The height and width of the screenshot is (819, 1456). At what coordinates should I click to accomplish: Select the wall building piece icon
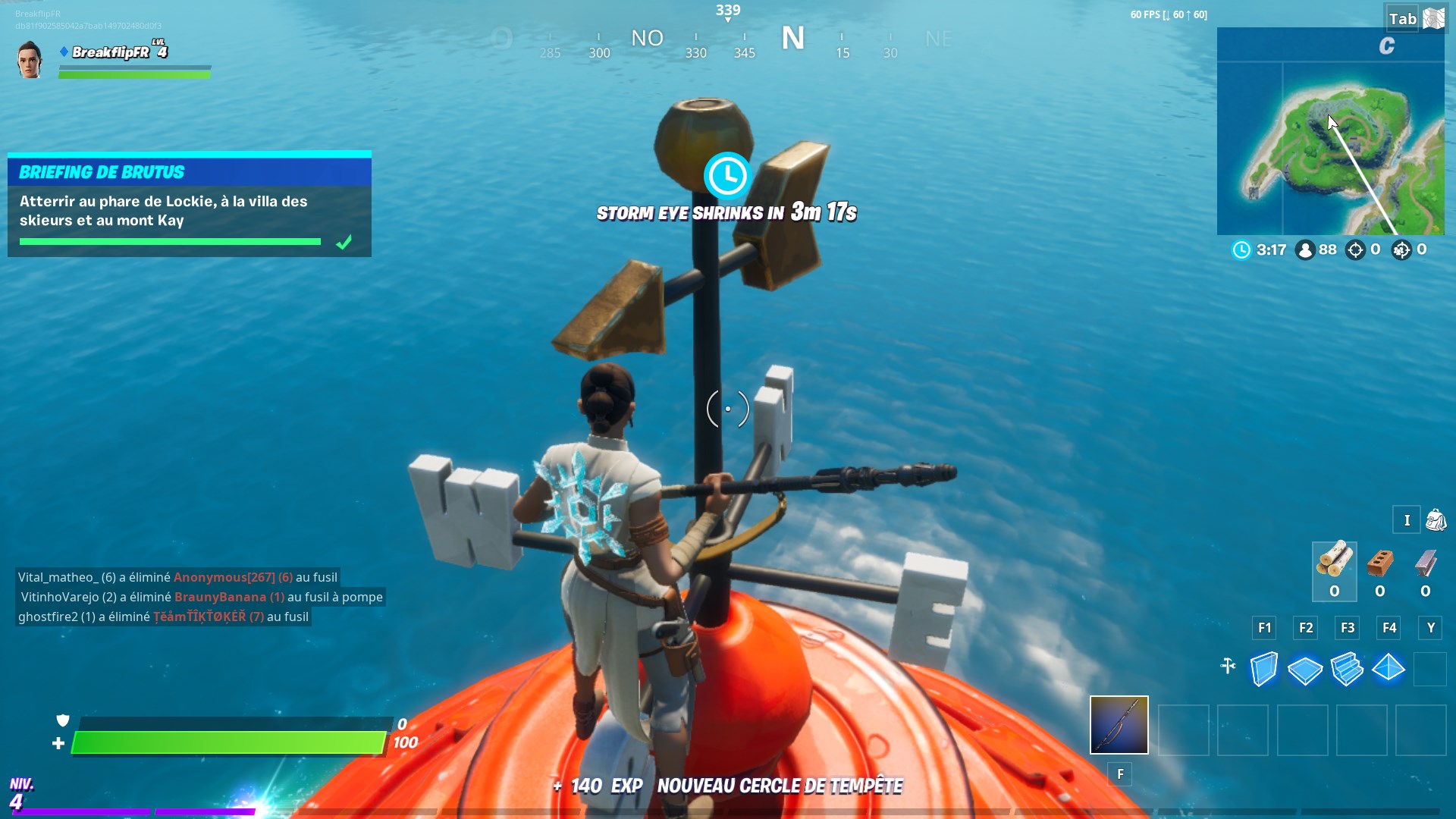[1264, 669]
